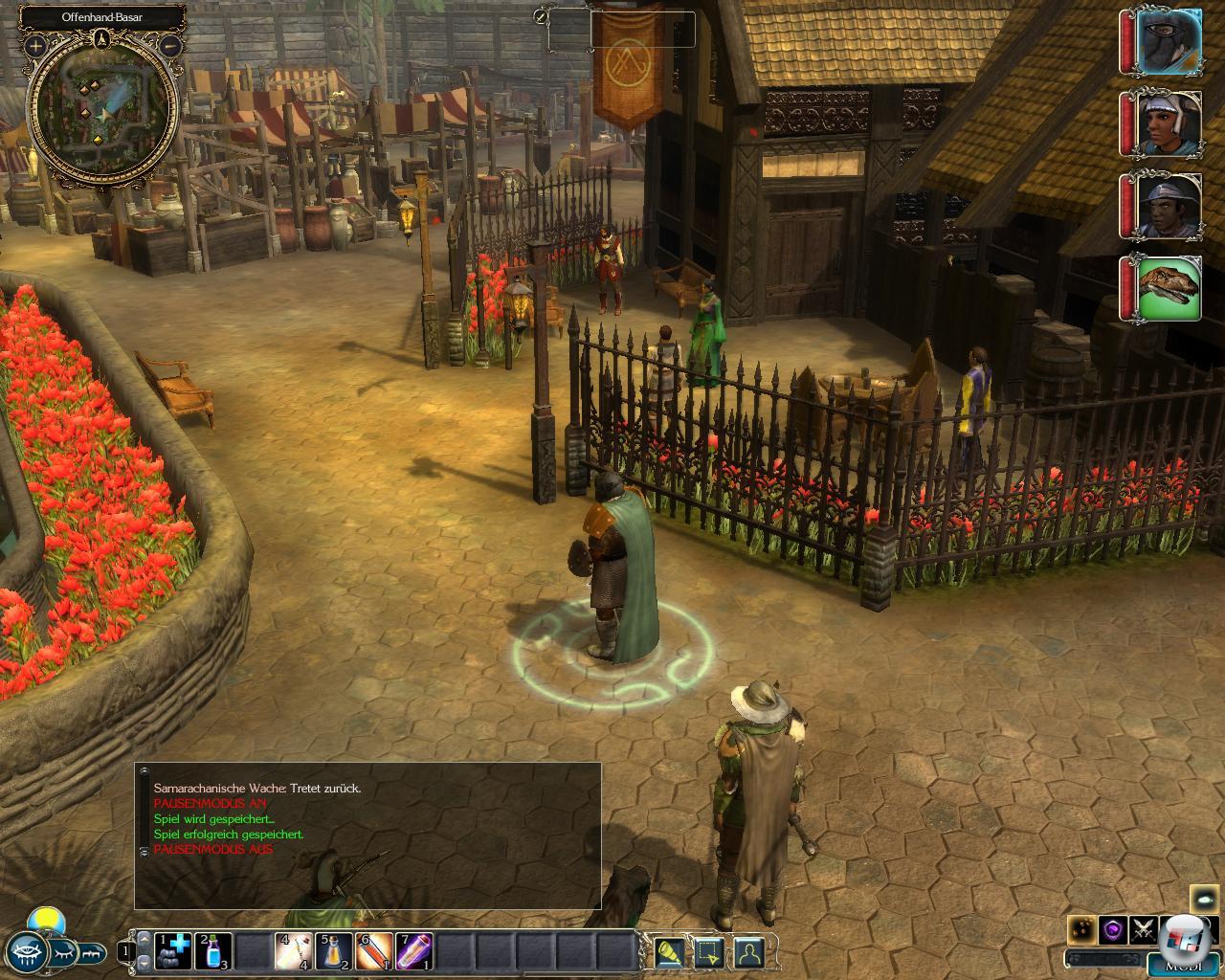This screenshot has width=1225, height=980.
Task: Zoom in the minimap with the plus button
Action: click(x=35, y=45)
